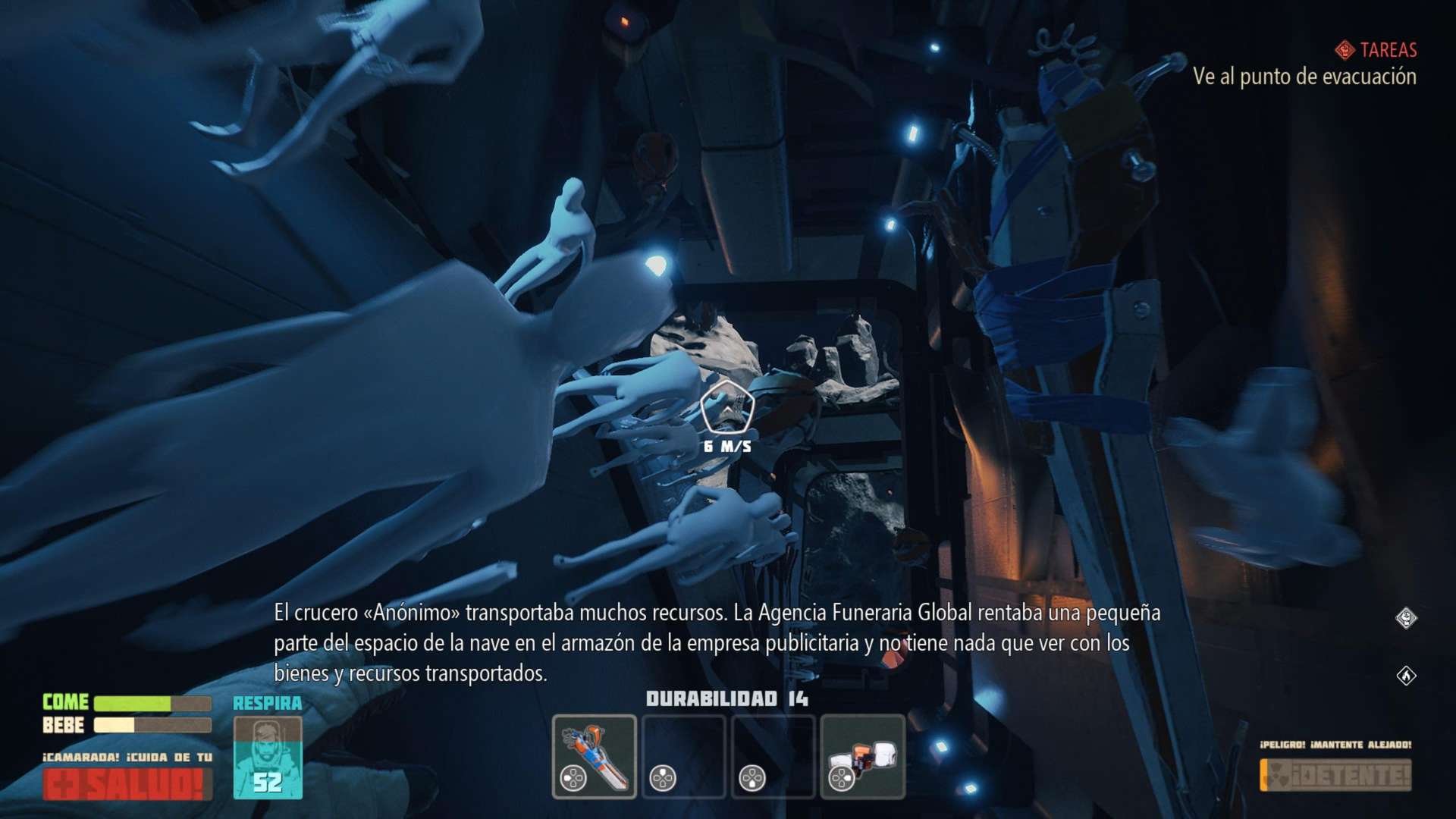Click the fist diamond status icon
This screenshot has width=1456, height=819.
[1406, 618]
